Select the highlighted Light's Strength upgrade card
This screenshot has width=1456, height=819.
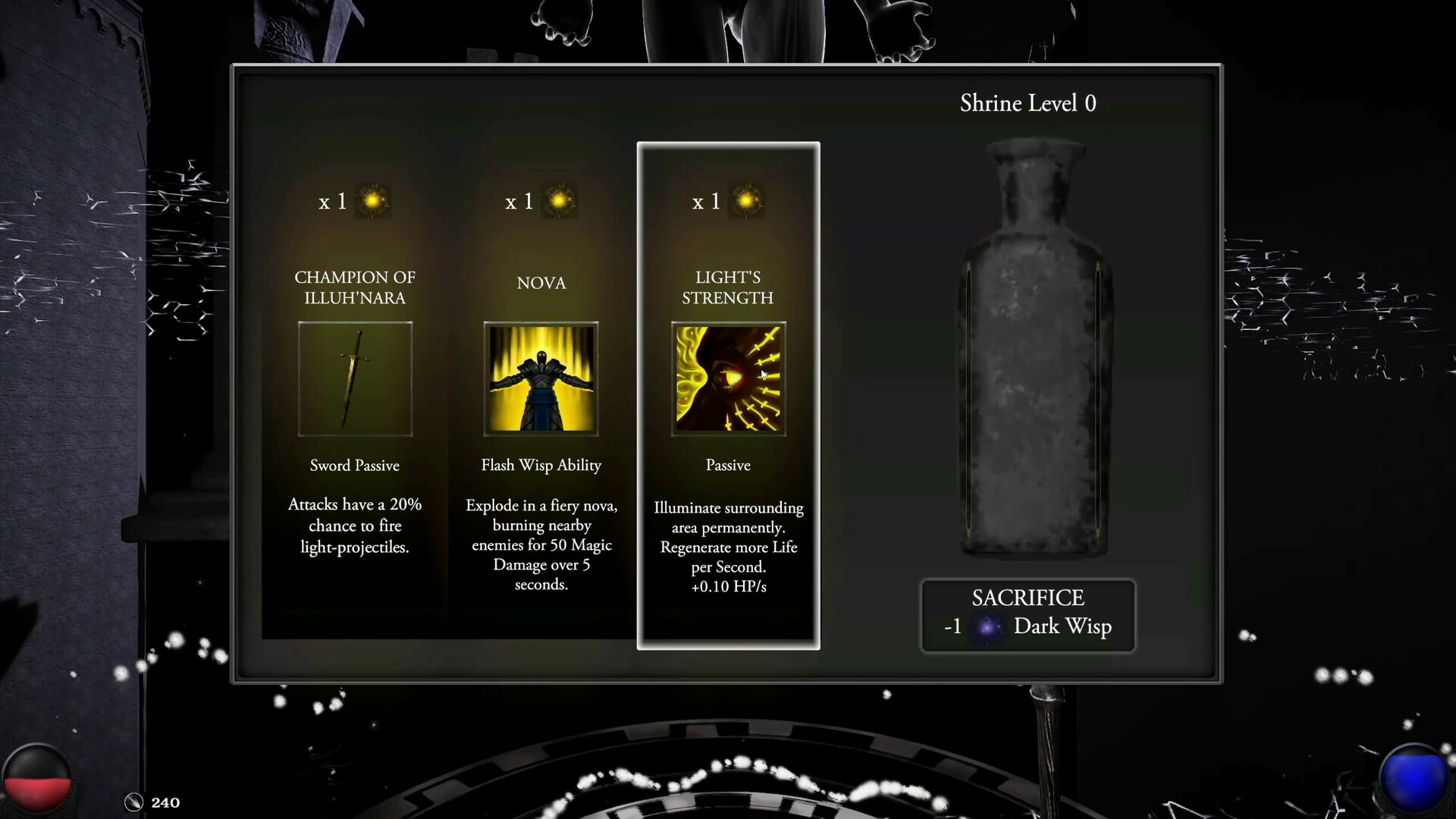pyautogui.click(x=728, y=531)
